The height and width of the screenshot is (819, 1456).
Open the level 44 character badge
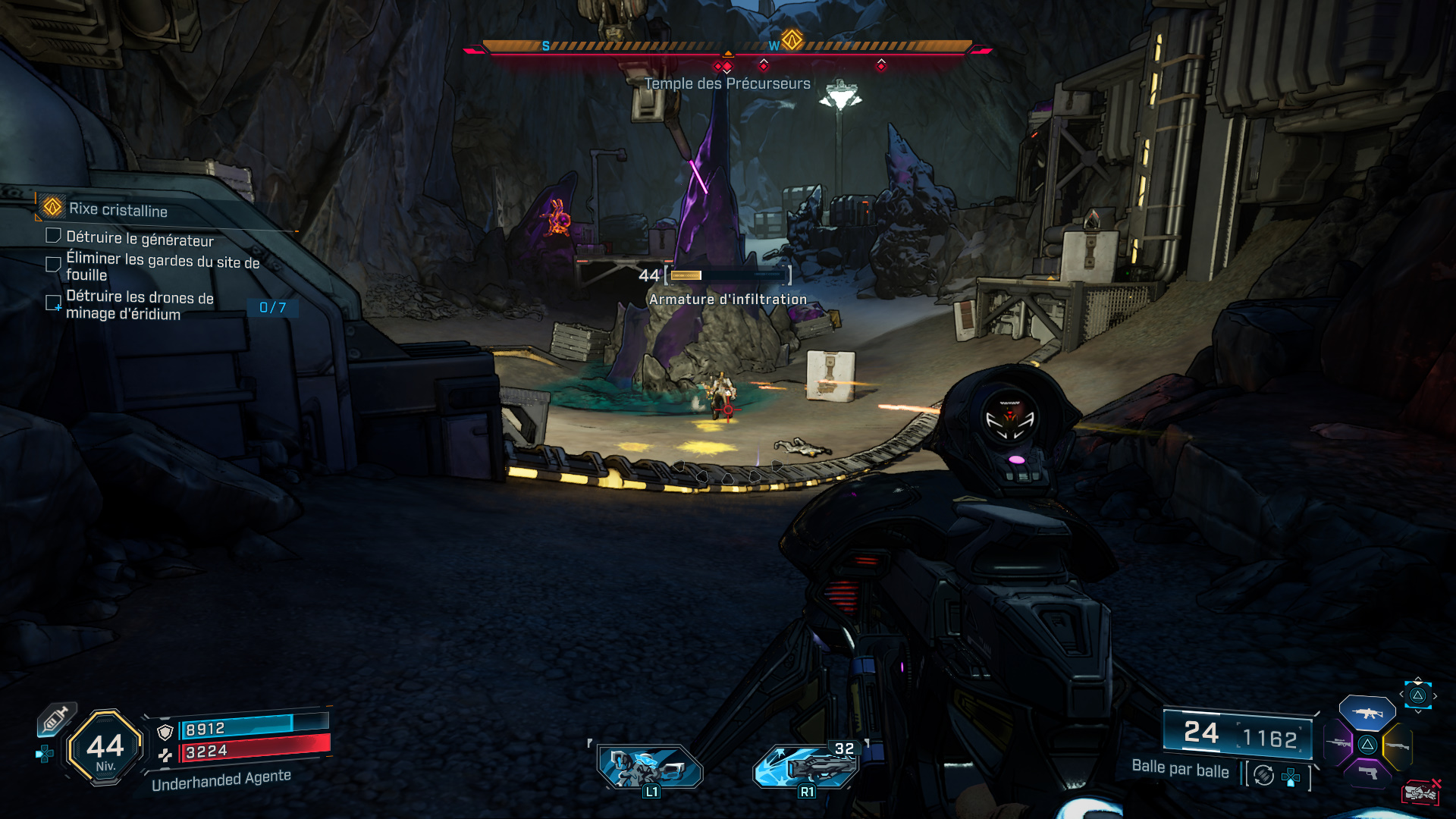tap(105, 748)
